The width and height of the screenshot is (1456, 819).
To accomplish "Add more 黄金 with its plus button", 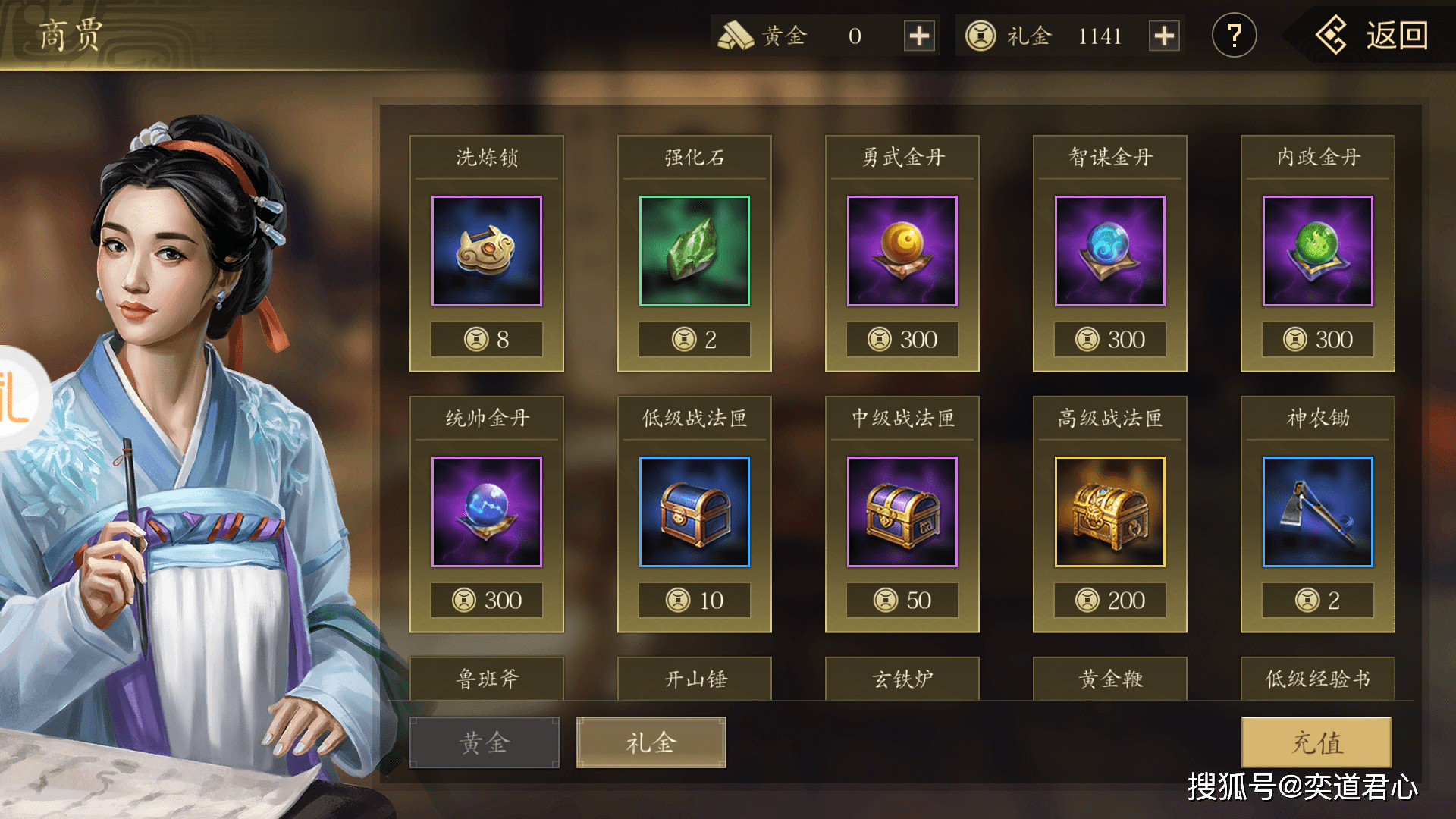I will pos(919,36).
